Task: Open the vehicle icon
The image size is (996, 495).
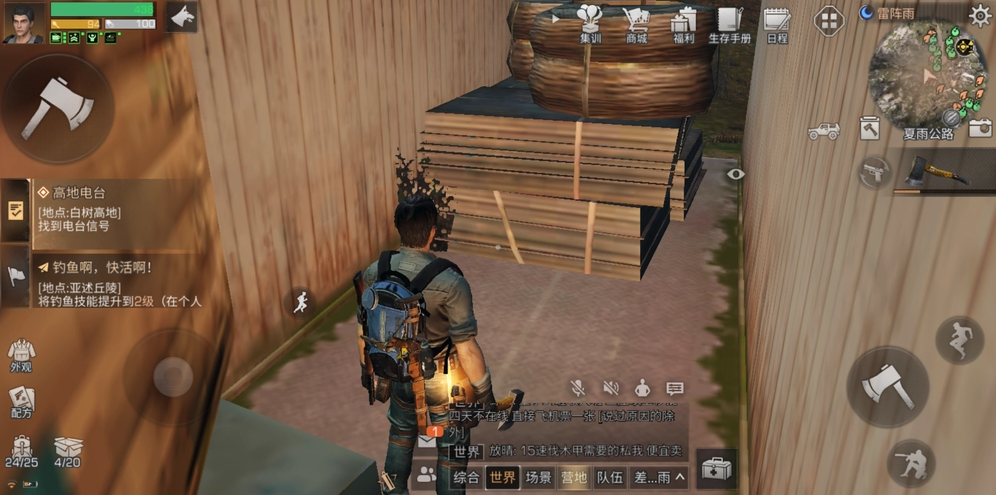Action: (824, 130)
